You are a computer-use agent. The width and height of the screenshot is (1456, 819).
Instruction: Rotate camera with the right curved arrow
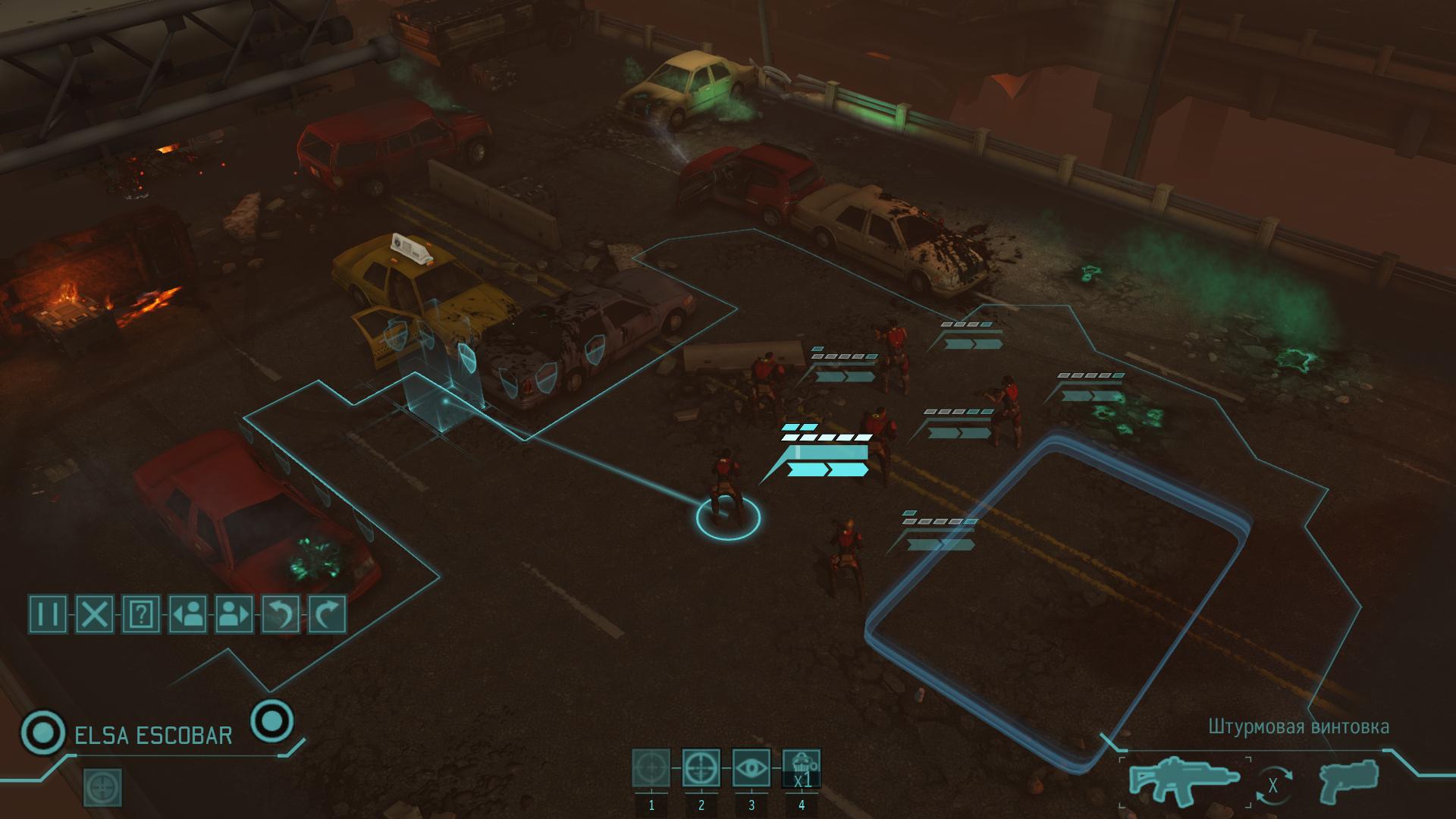pyautogui.click(x=328, y=613)
